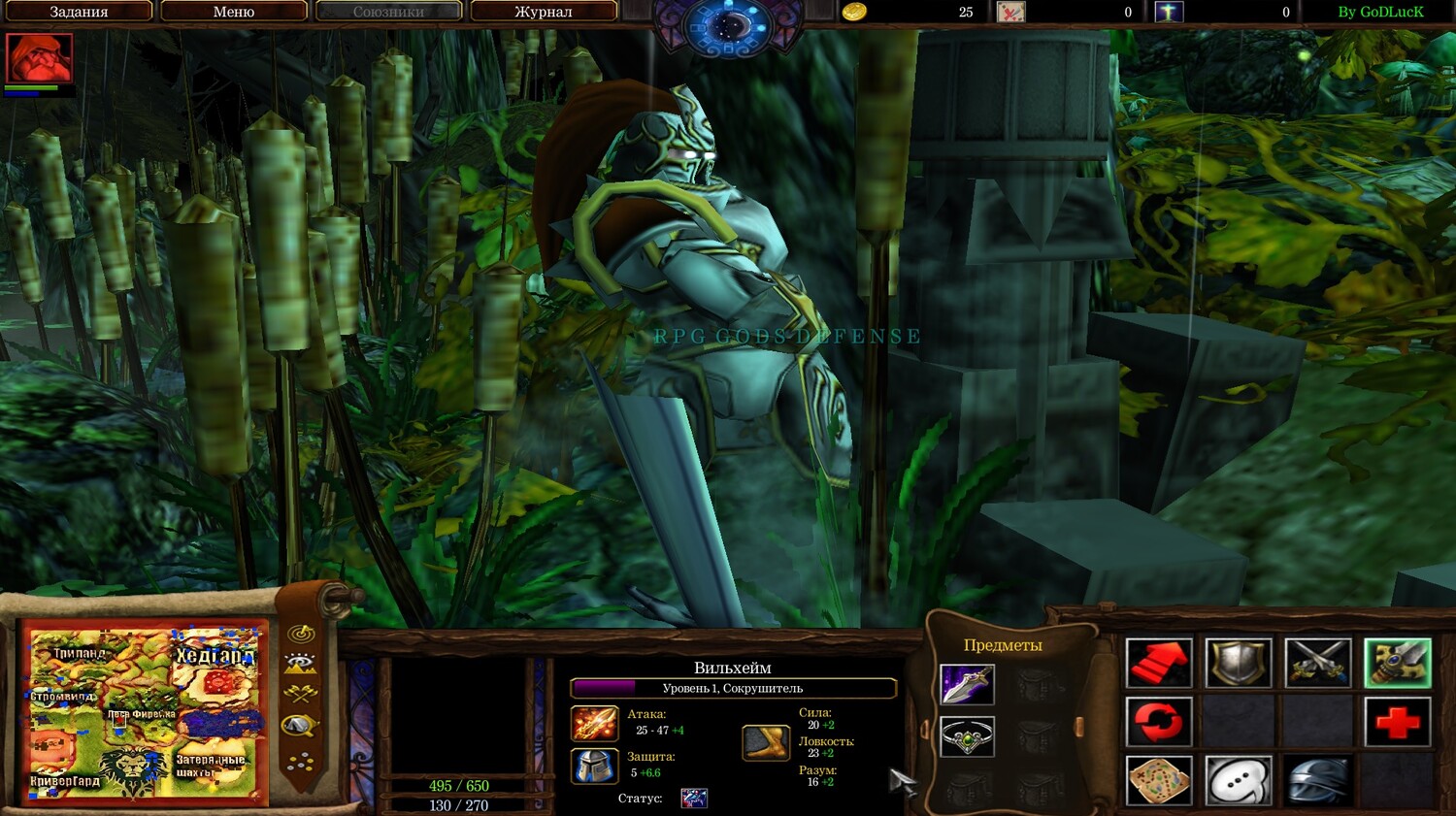Image resolution: width=1456 pixels, height=816 pixels.
Task: Select the red-bearded hero portrait
Action: tap(39, 59)
